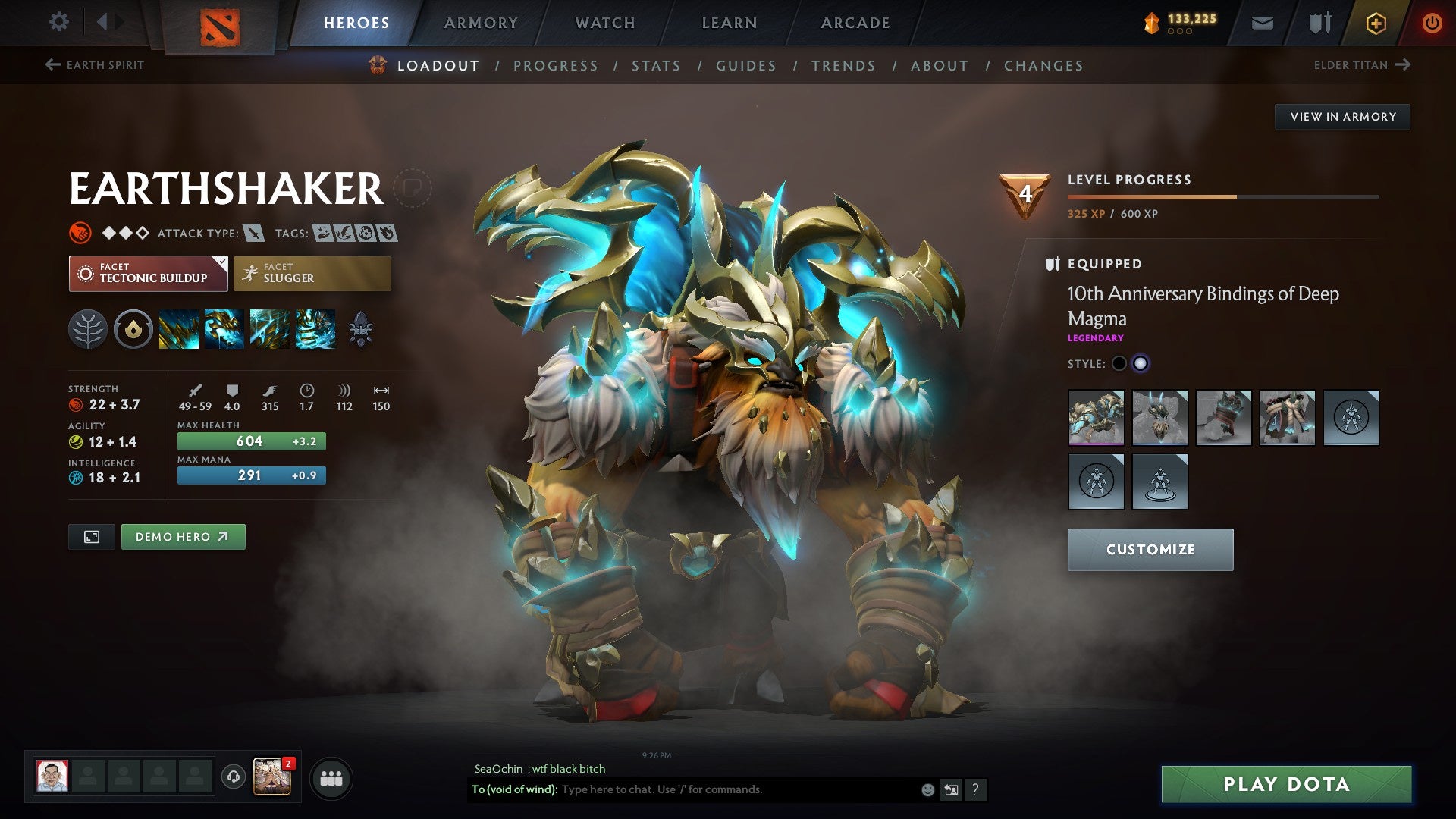Select the Tectonic Buildup facet
The height and width of the screenshot is (819, 1456).
pyautogui.click(x=144, y=273)
